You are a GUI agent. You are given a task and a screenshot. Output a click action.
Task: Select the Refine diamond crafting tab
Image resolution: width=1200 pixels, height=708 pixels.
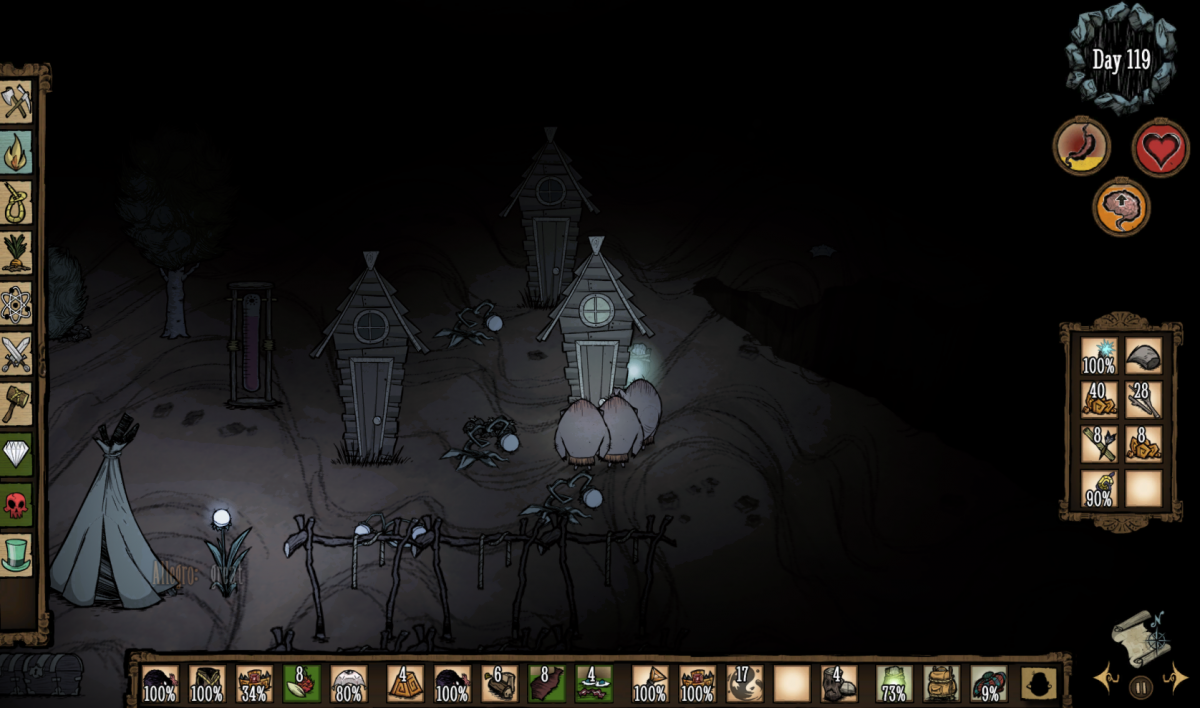16,455
